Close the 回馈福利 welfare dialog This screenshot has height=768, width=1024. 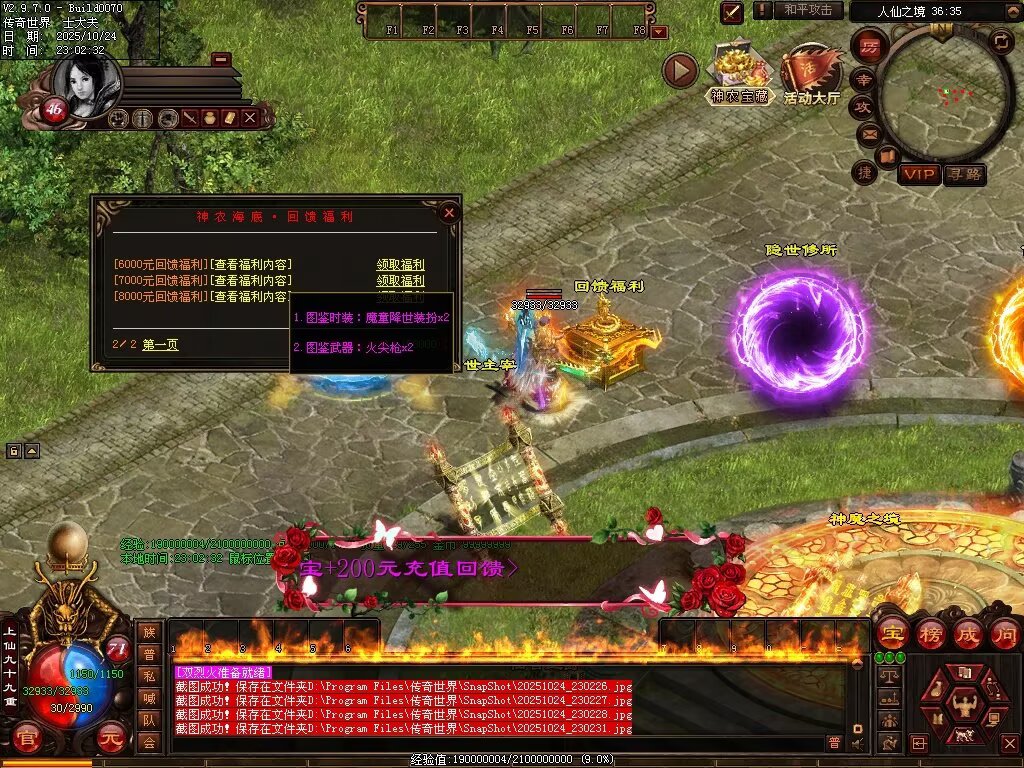click(449, 213)
